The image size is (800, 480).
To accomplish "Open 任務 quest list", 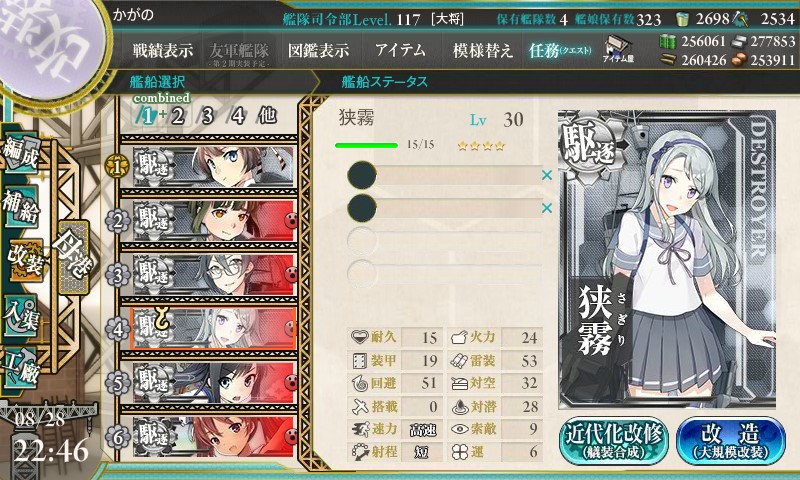I will pyautogui.click(x=560, y=50).
